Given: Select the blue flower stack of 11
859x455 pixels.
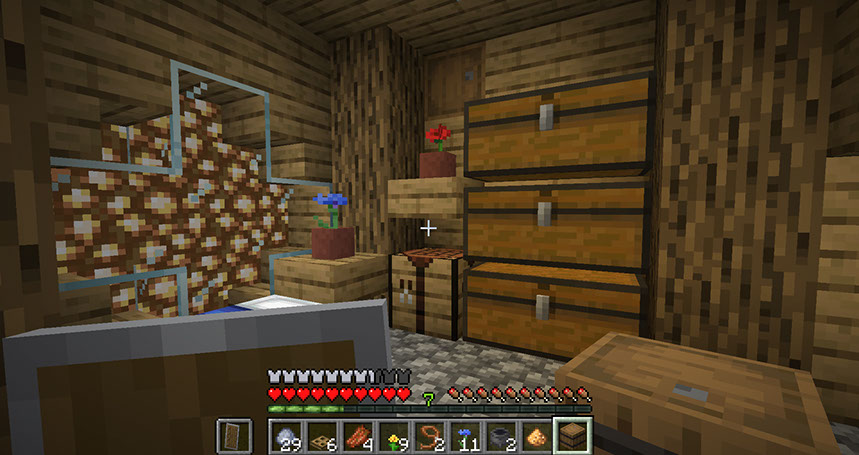Looking at the screenshot, I should 465,435.
